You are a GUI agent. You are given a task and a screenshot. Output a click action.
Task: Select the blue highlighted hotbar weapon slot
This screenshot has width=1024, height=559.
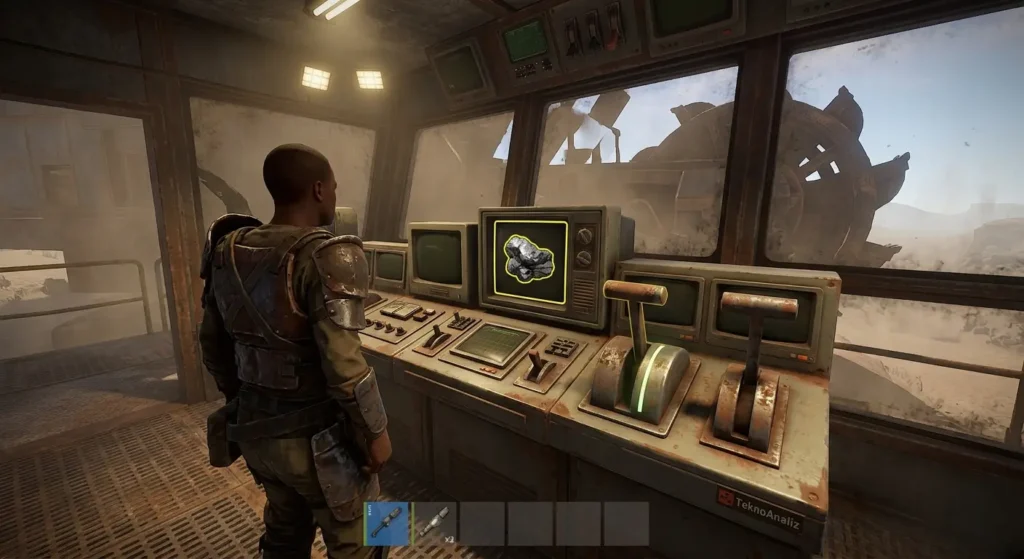click(x=387, y=523)
